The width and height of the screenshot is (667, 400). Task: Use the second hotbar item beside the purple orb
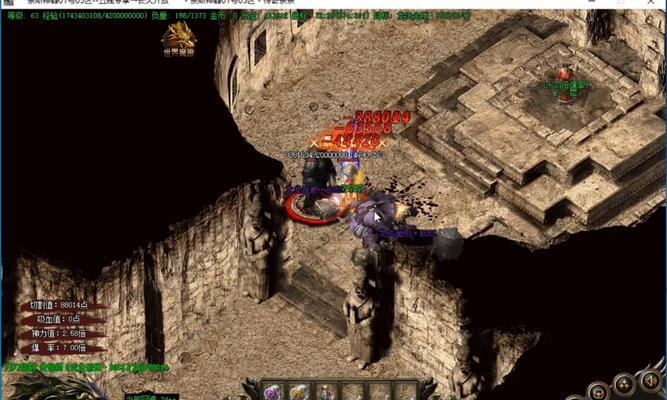pyautogui.click(x=299, y=391)
